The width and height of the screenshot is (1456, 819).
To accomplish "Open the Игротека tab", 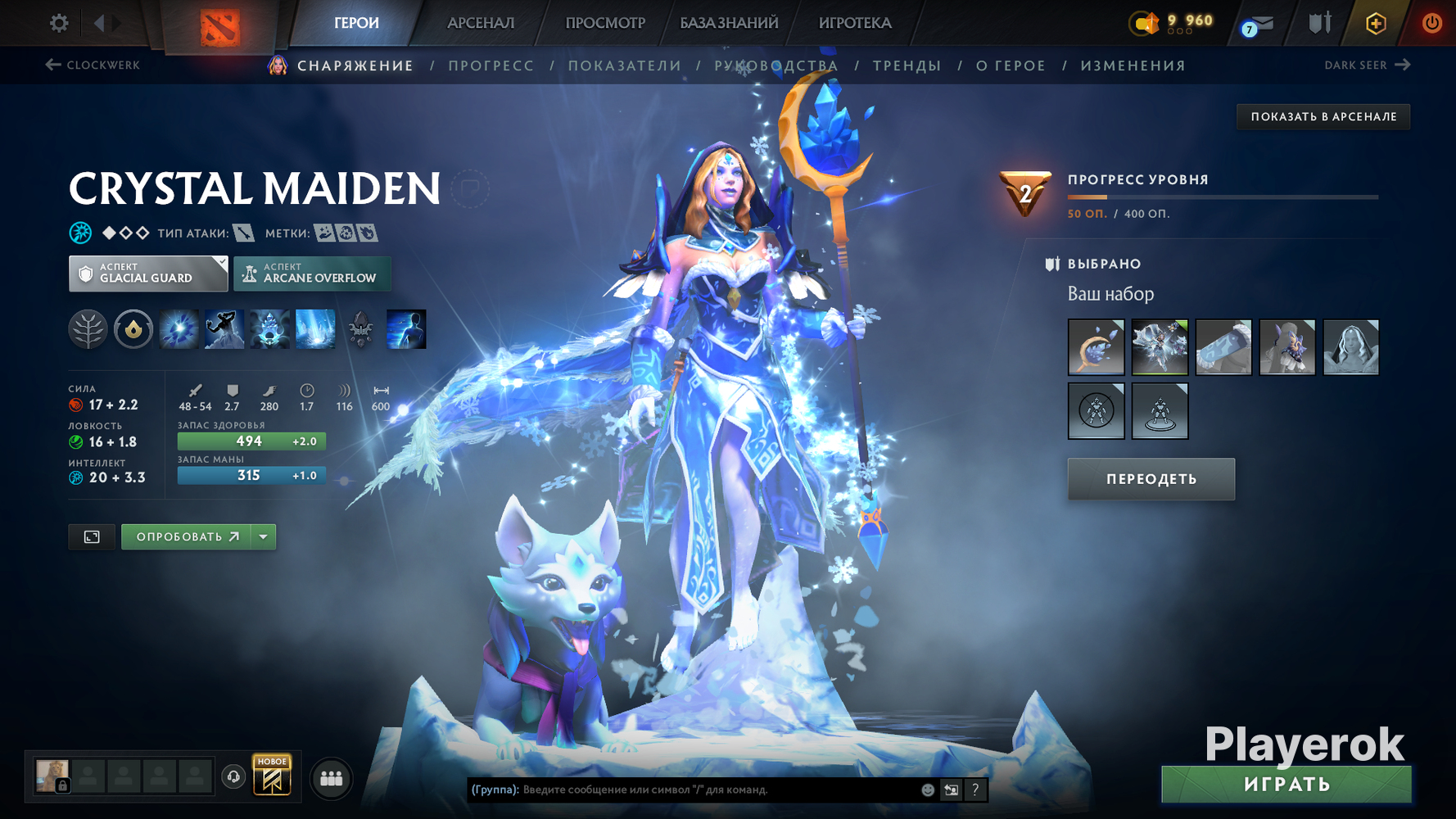I will click(855, 23).
